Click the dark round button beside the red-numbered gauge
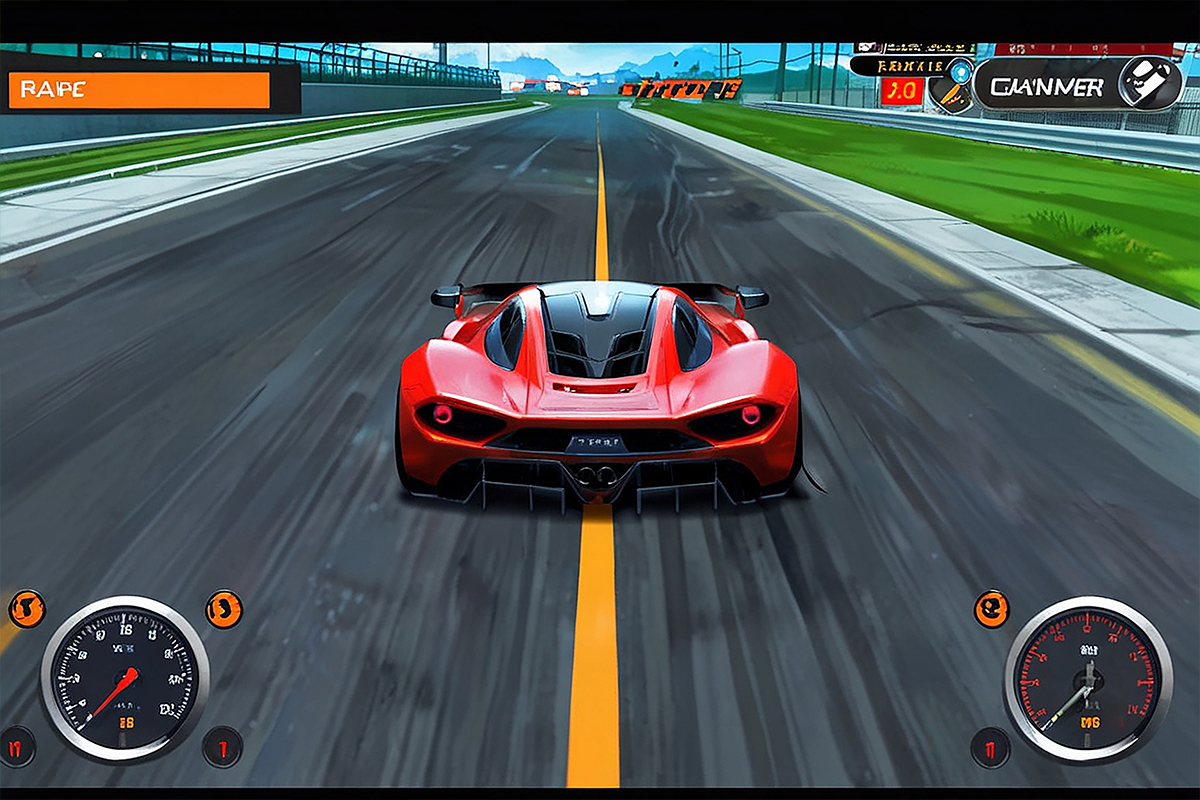1200x800 pixels. click(x=990, y=746)
